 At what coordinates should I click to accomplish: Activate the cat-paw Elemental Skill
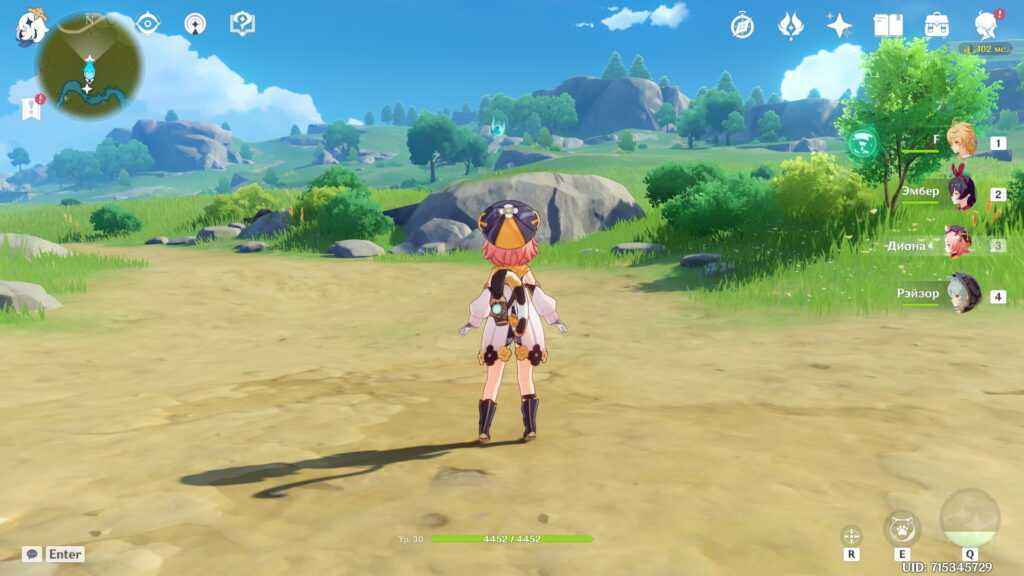tap(902, 528)
